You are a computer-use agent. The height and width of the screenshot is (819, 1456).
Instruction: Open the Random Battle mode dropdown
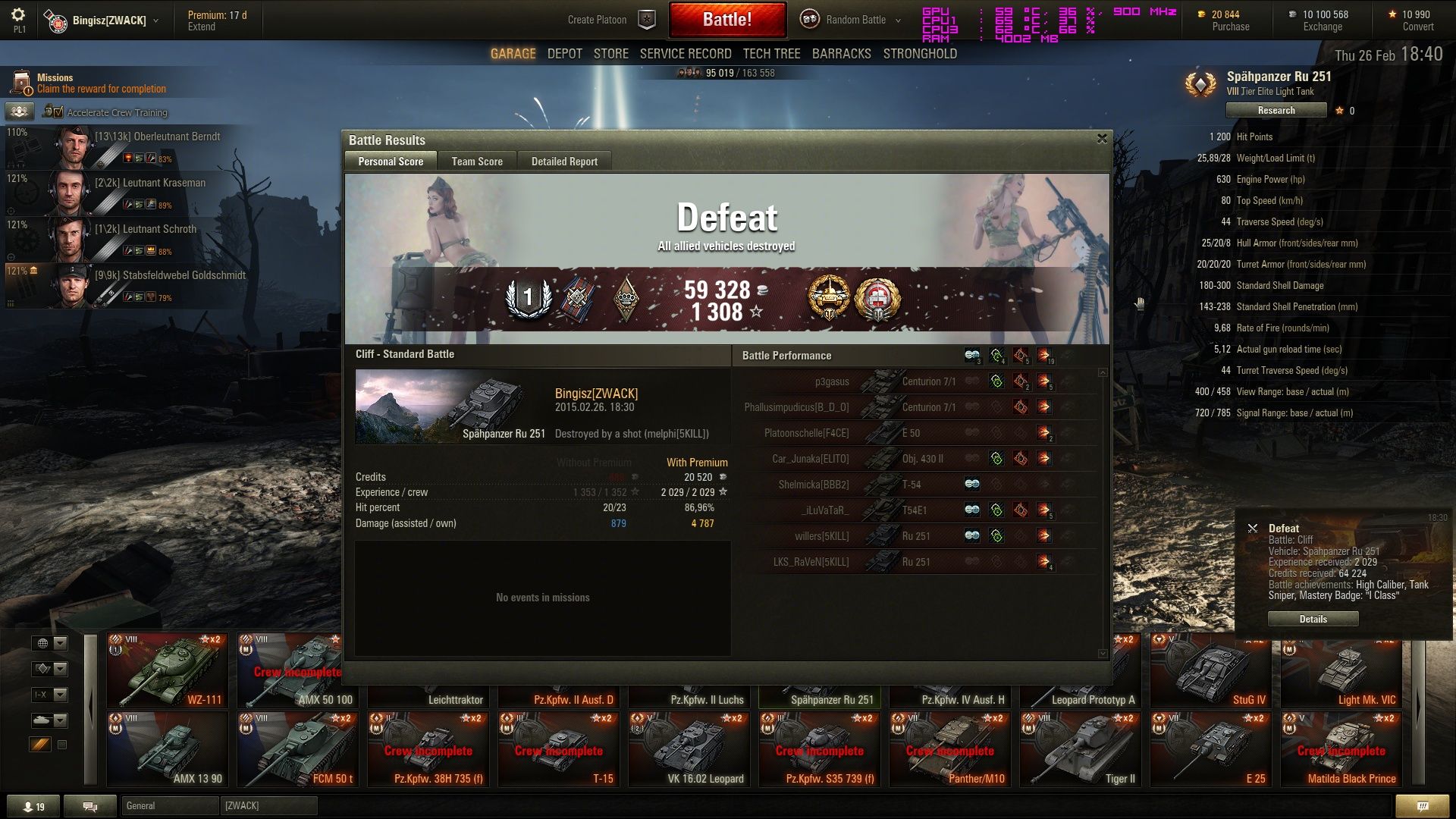(x=855, y=20)
